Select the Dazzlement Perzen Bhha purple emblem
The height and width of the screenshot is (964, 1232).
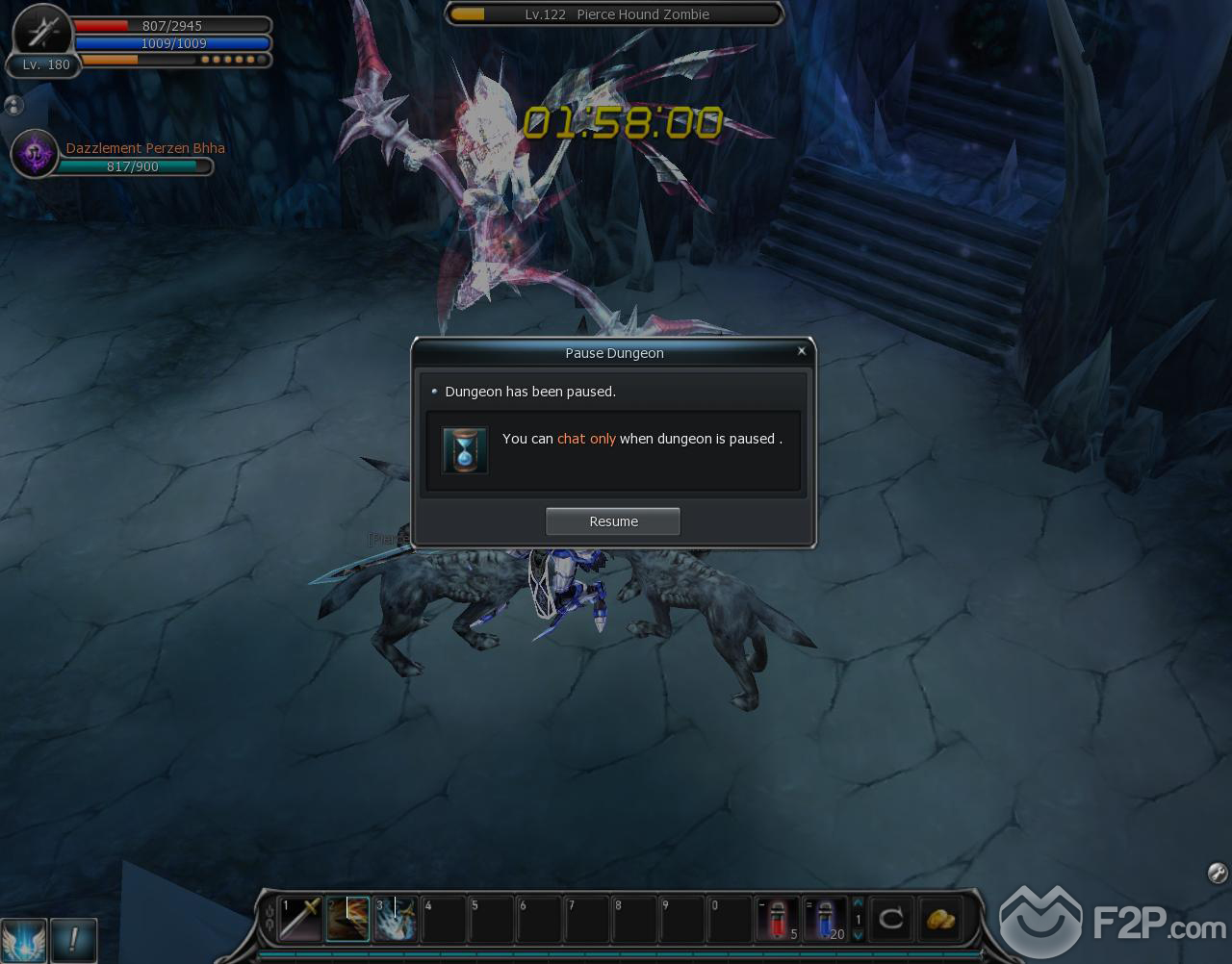35,154
